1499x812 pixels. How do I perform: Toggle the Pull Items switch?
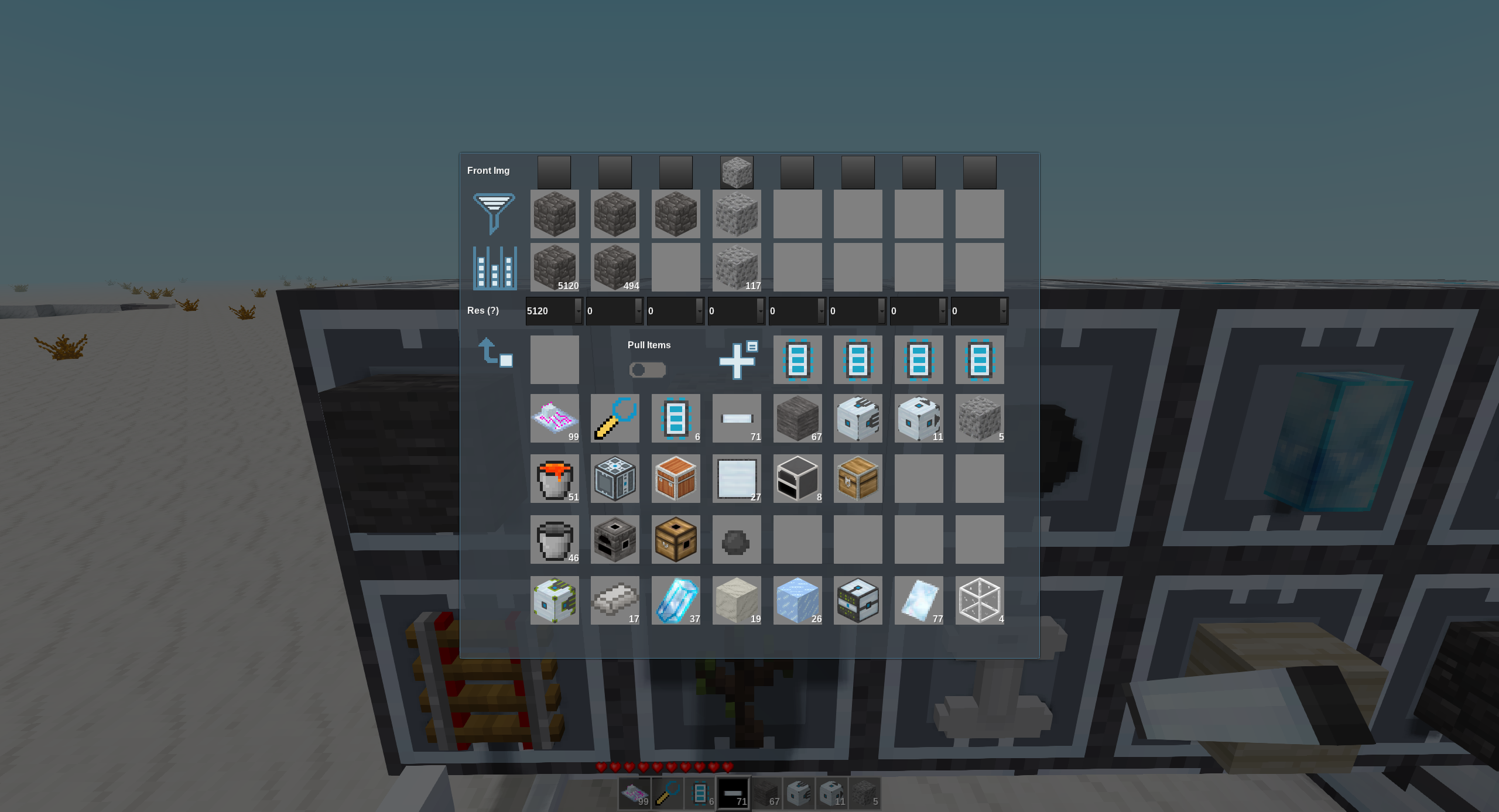(647, 370)
